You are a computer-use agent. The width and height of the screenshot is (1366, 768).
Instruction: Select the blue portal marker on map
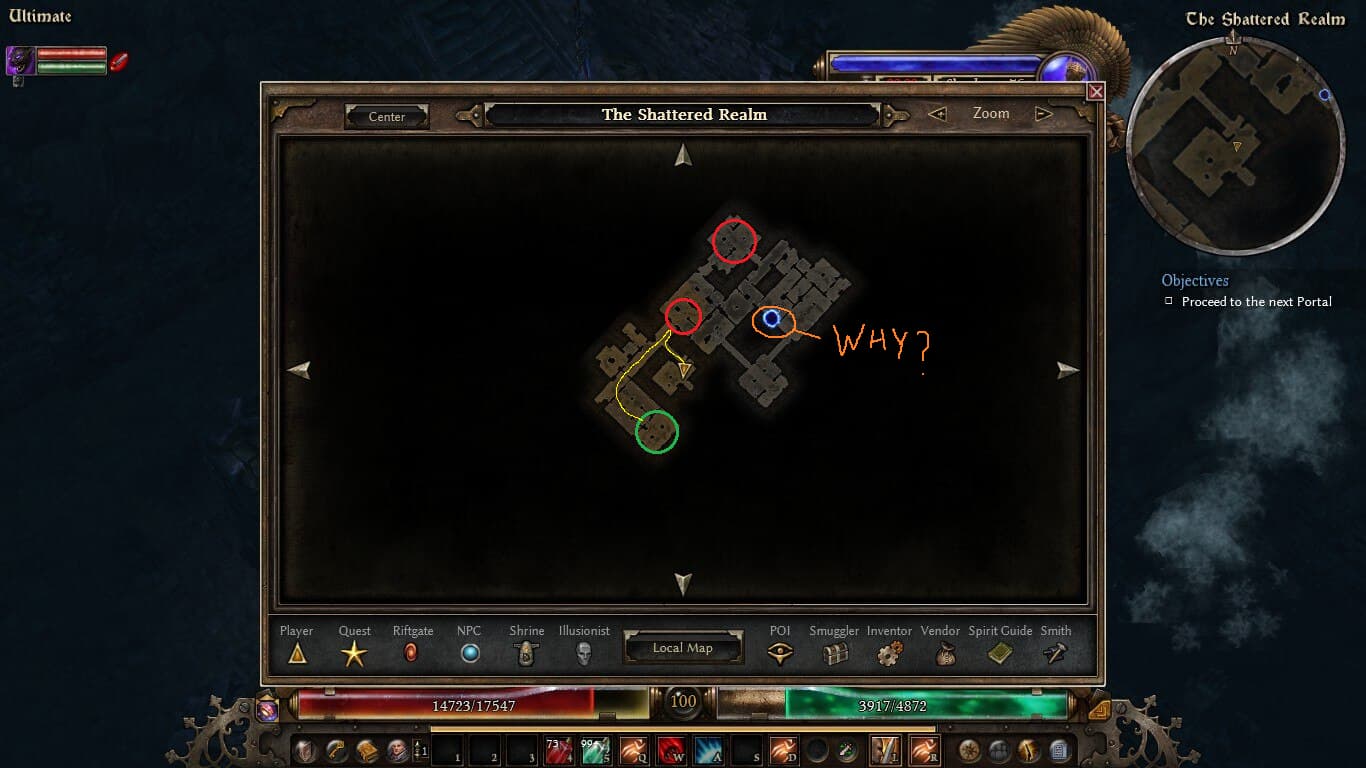tap(771, 319)
